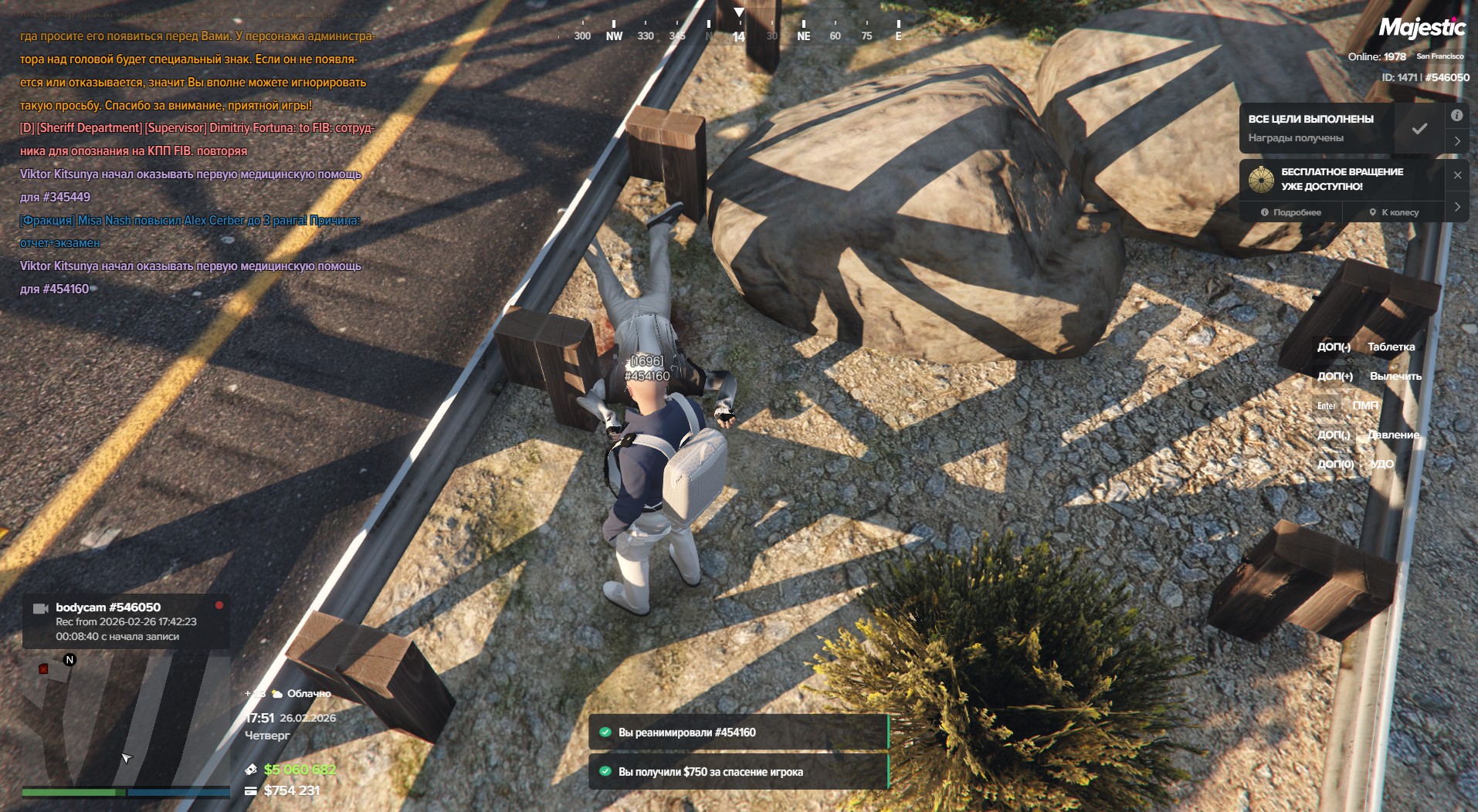Open 'Подробнее' details for the free spin
Viewport: 1478px width, 812px height.
(x=1291, y=212)
